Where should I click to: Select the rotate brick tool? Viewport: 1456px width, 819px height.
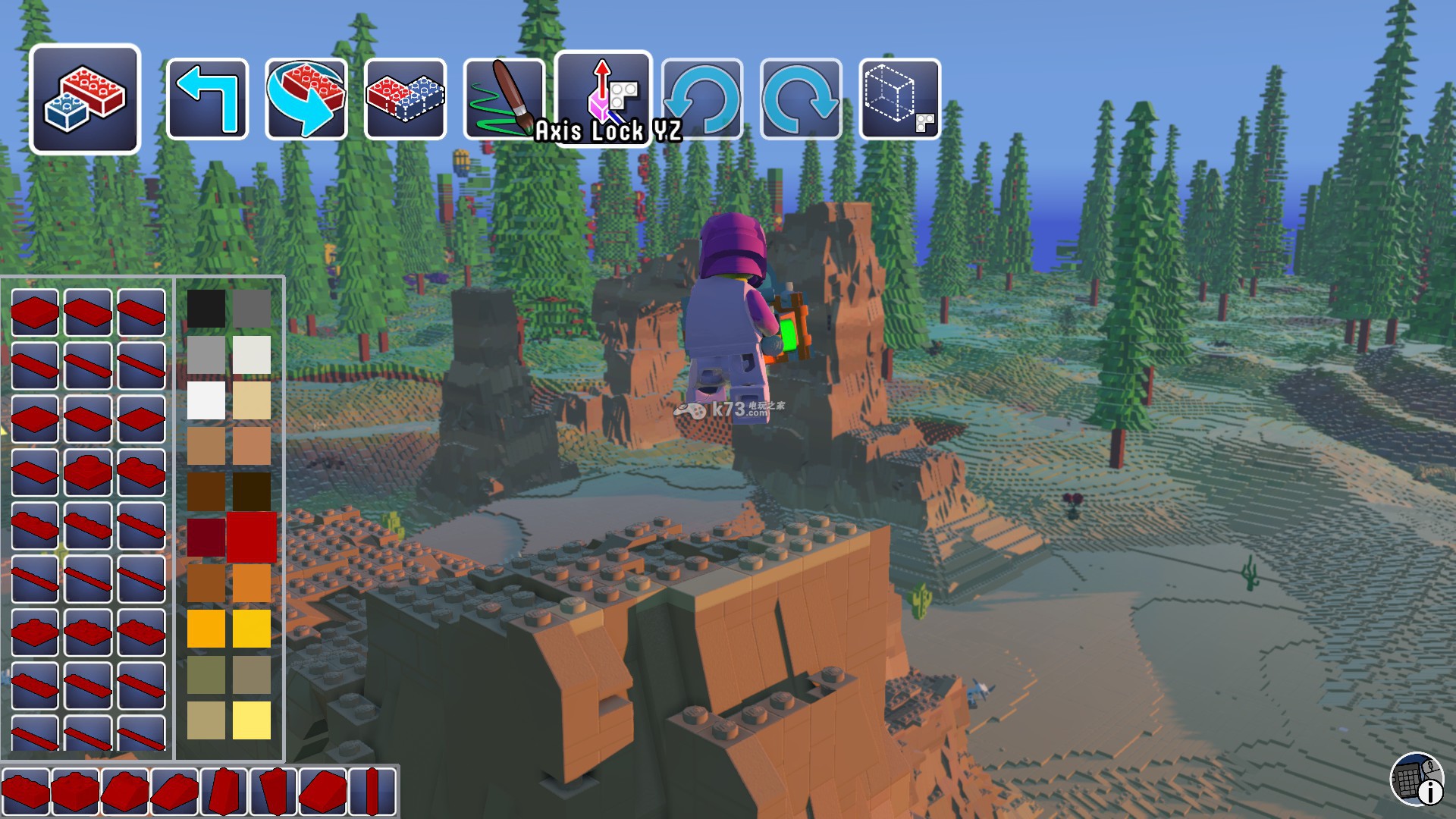coord(306,99)
